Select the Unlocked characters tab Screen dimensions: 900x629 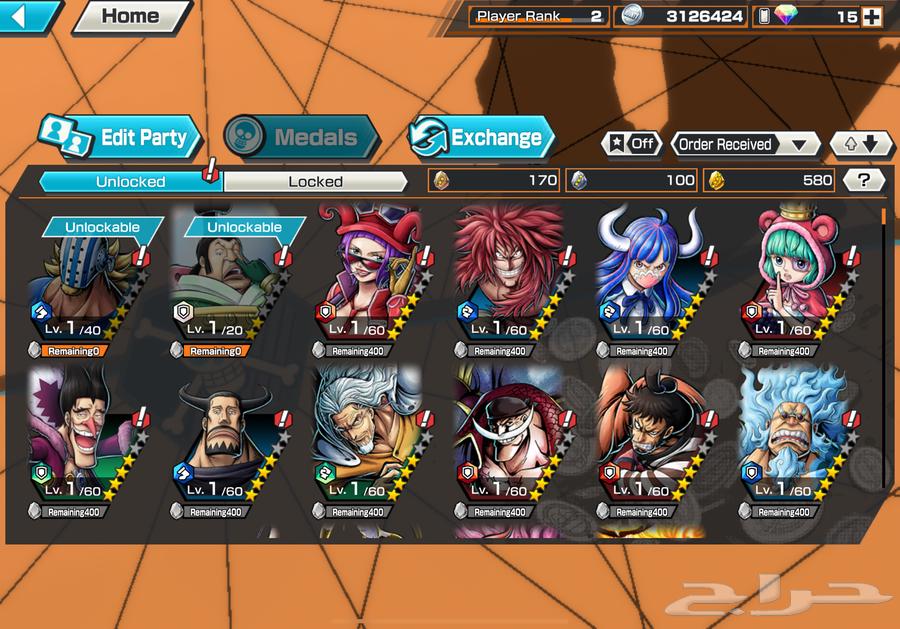pyautogui.click(x=130, y=181)
